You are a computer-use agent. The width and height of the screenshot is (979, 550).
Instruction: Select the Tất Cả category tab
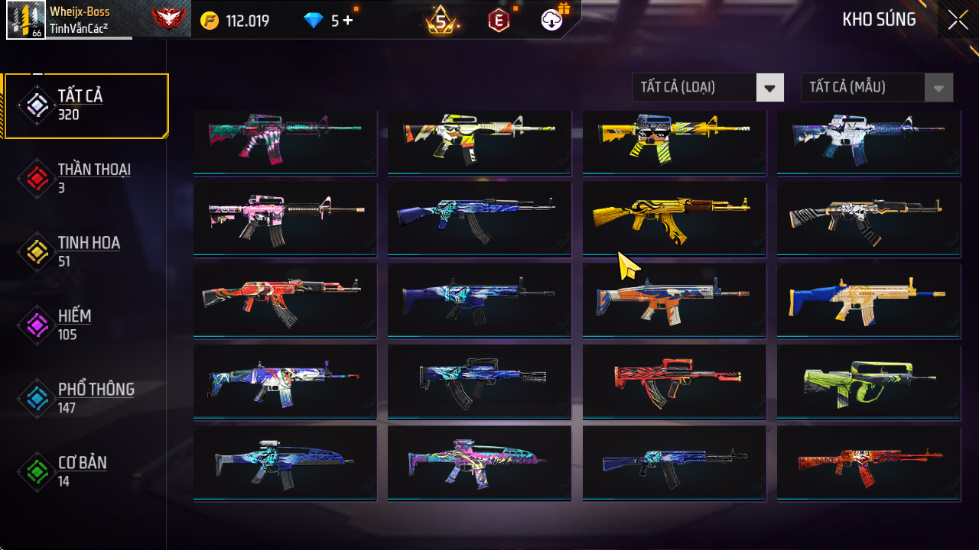click(85, 105)
